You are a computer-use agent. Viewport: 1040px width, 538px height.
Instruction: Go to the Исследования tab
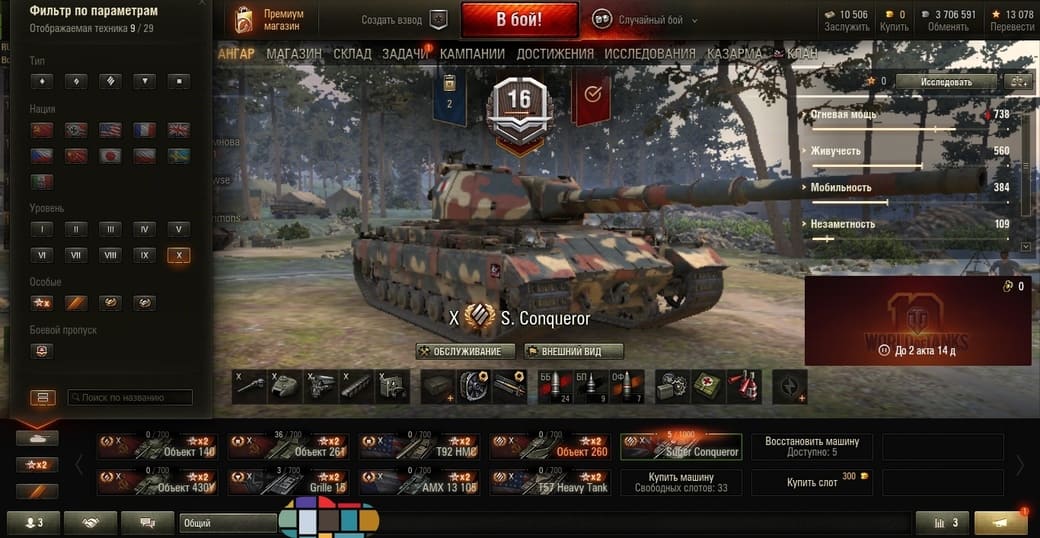click(650, 53)
